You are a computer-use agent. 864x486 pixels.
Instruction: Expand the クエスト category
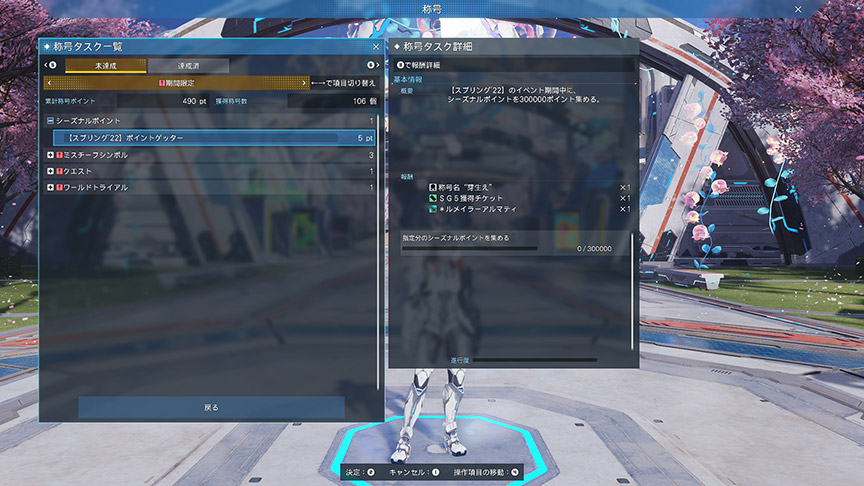click(50, 171)
